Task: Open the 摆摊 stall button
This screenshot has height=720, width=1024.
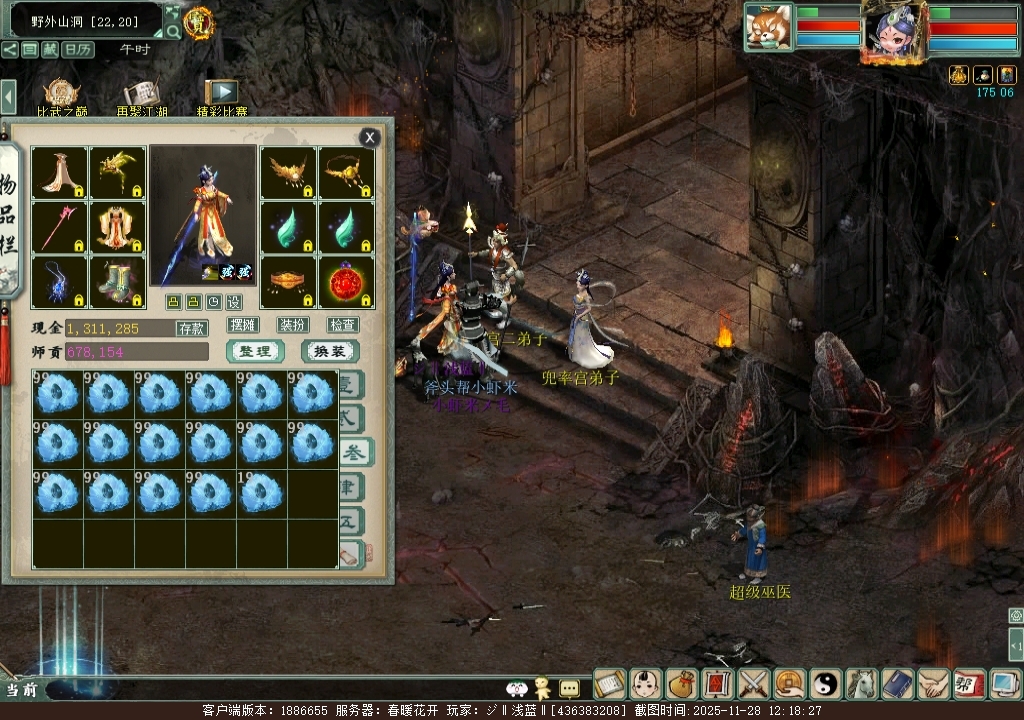Action: point(243,325)
